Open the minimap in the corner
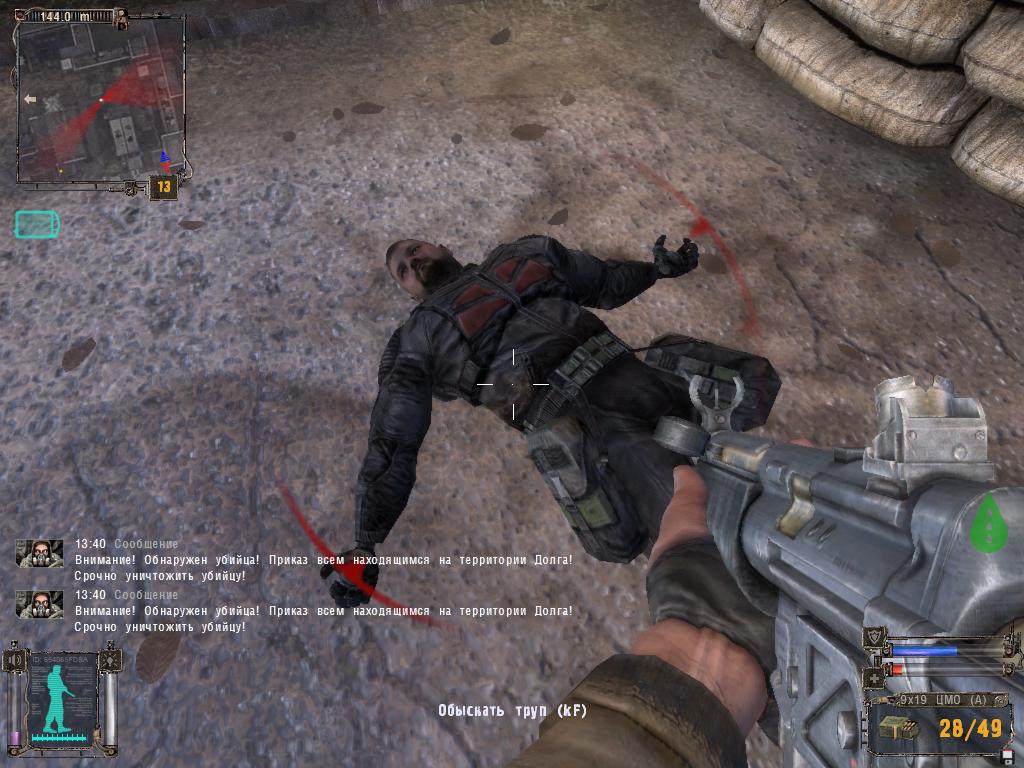 100,100
